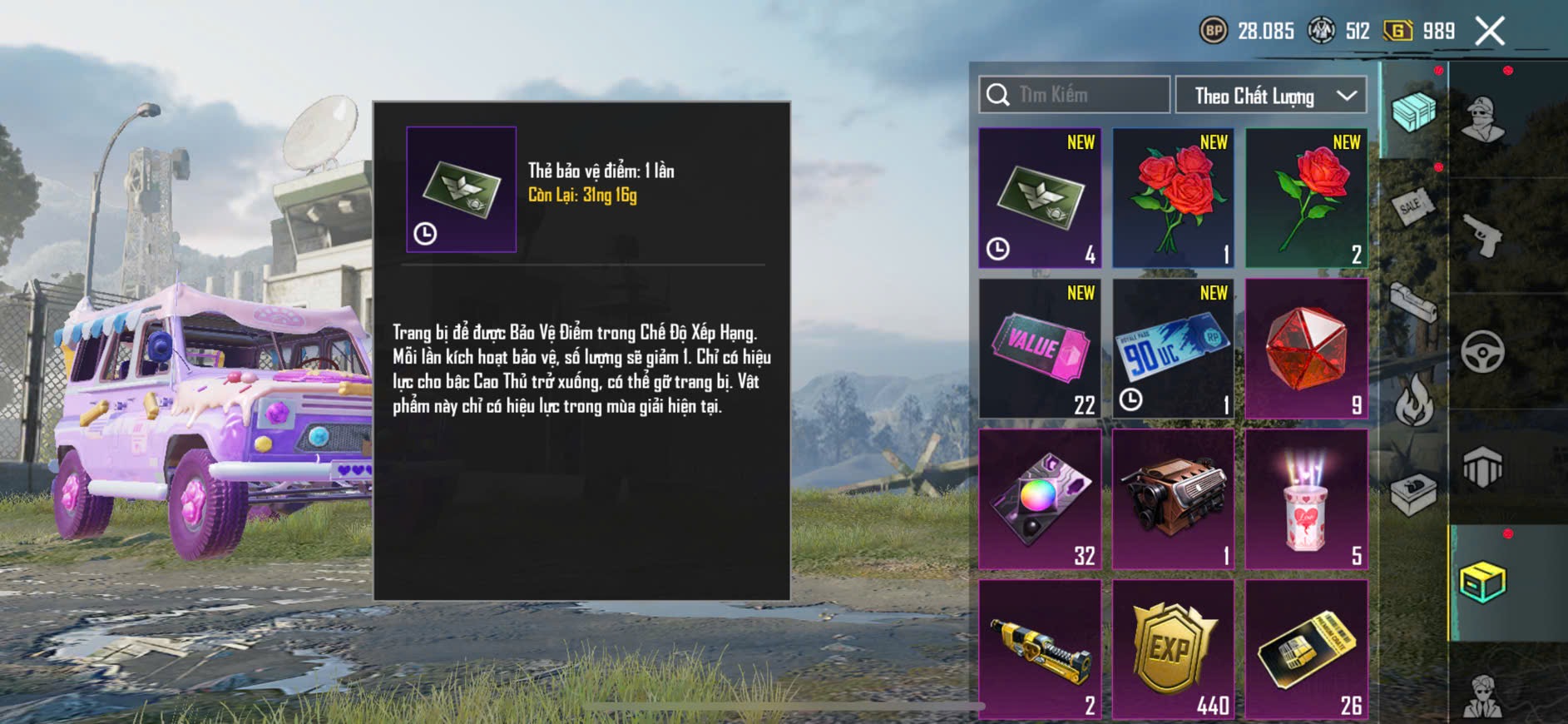Select the VALUE ticket item
Image resolution: width=1568 pixels, height=724 pixels.
click(x=1040, y=349)
